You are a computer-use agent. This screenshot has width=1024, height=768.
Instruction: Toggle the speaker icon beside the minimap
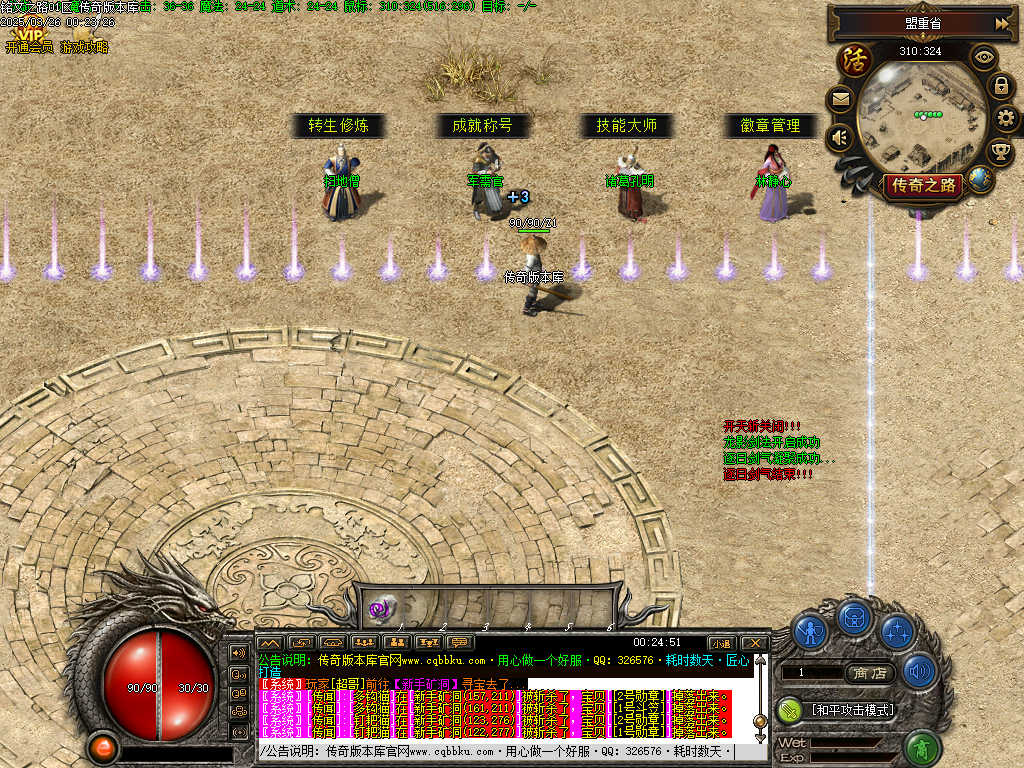(x=840, y=137)
